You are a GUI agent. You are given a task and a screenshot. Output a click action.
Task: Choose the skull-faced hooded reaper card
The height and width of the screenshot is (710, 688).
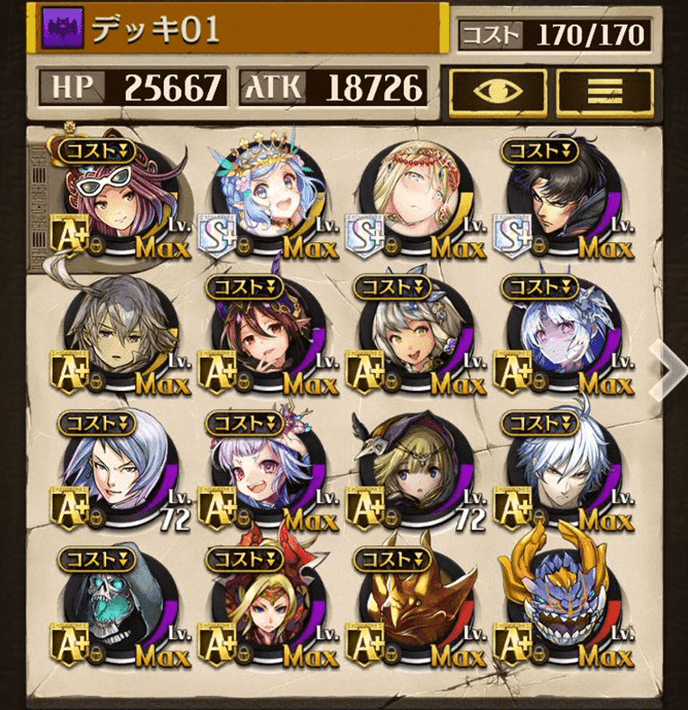[120, 606]
